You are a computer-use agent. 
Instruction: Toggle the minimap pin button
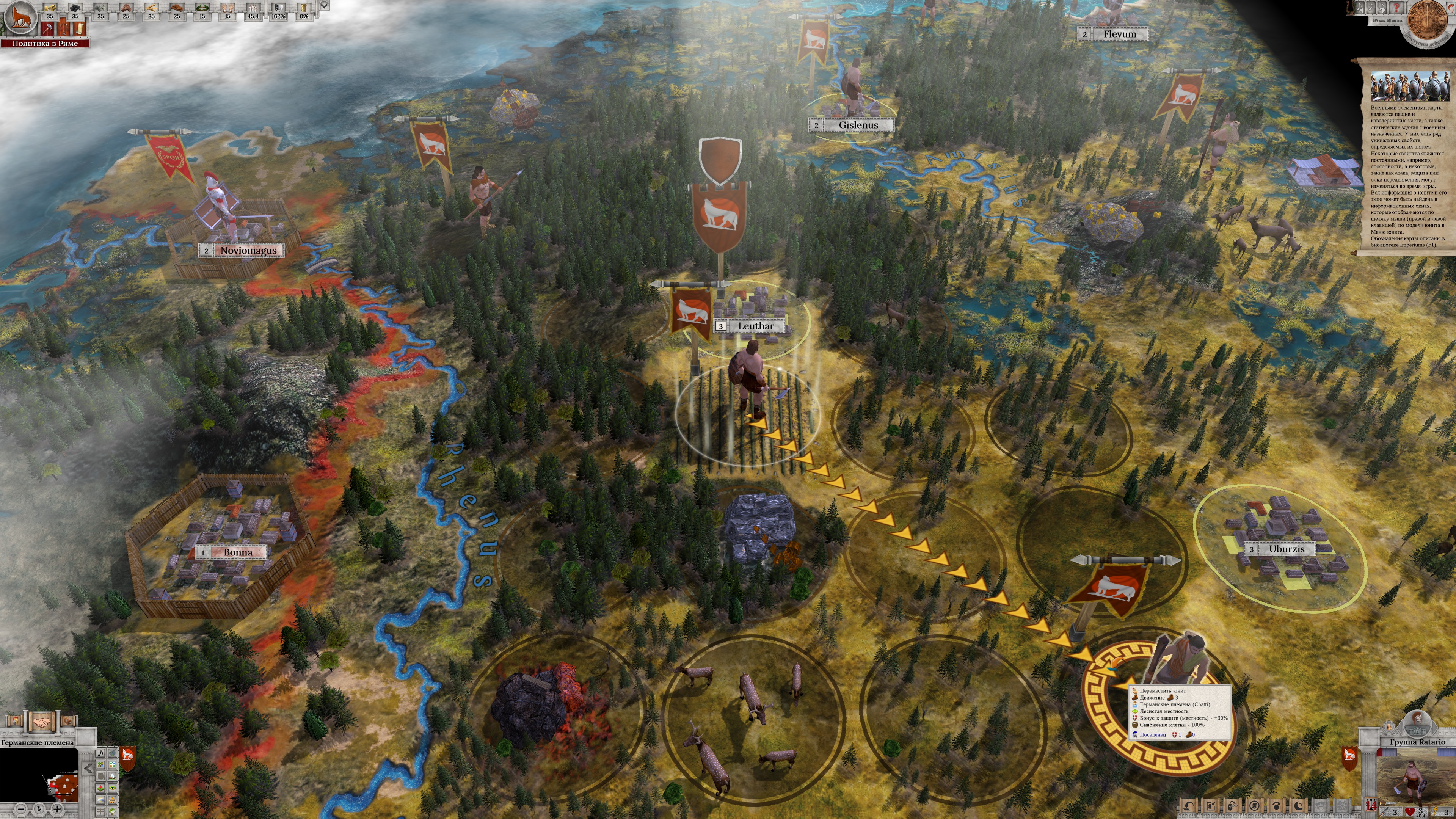pyautogui.click(x=39, y=809)
